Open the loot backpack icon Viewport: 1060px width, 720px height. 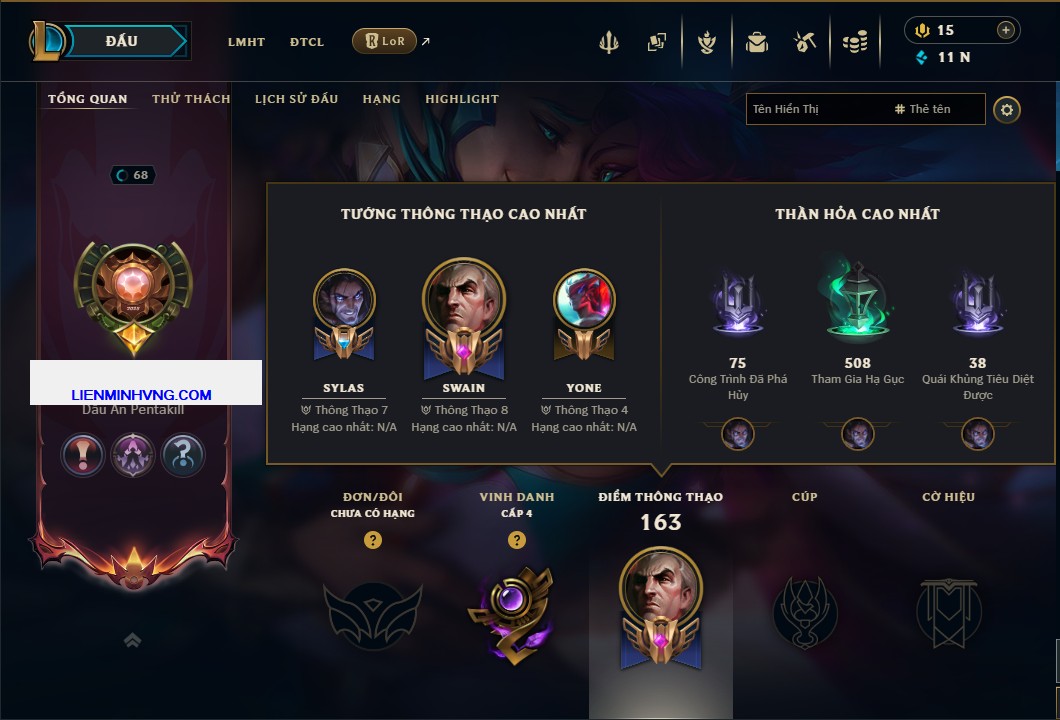756,42
